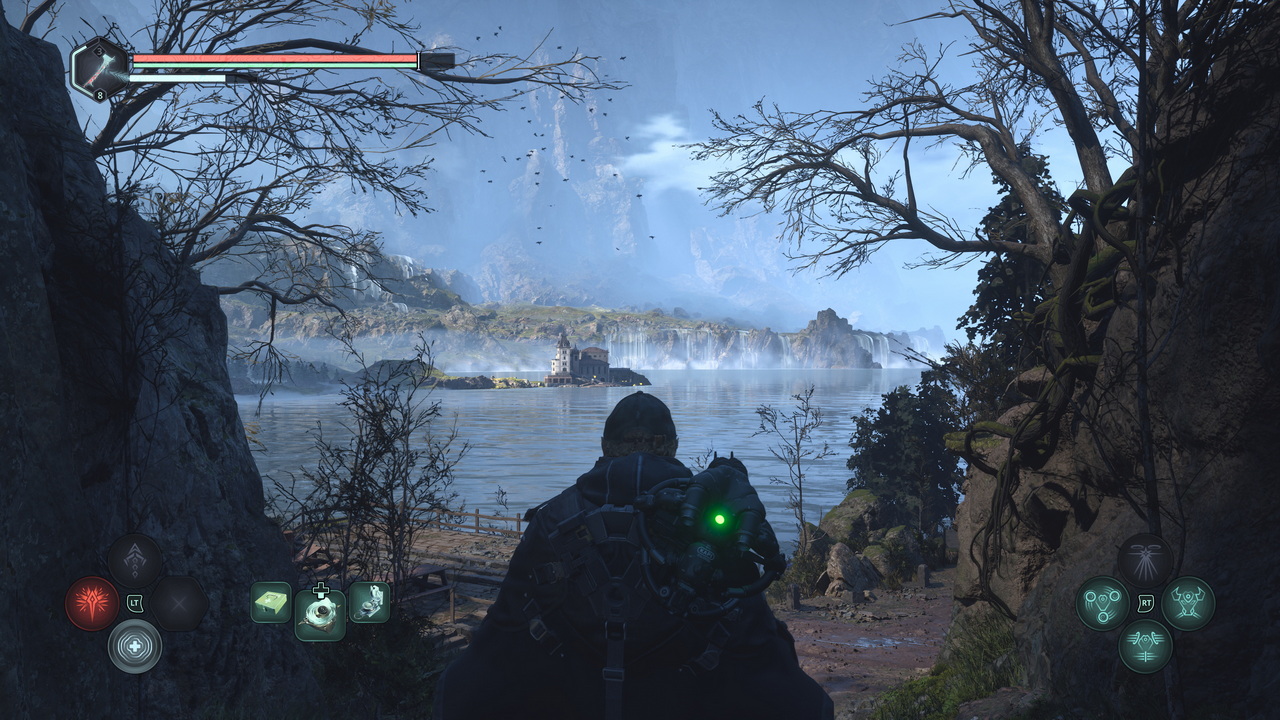Use the center healing device item

(x=320, y=614)
